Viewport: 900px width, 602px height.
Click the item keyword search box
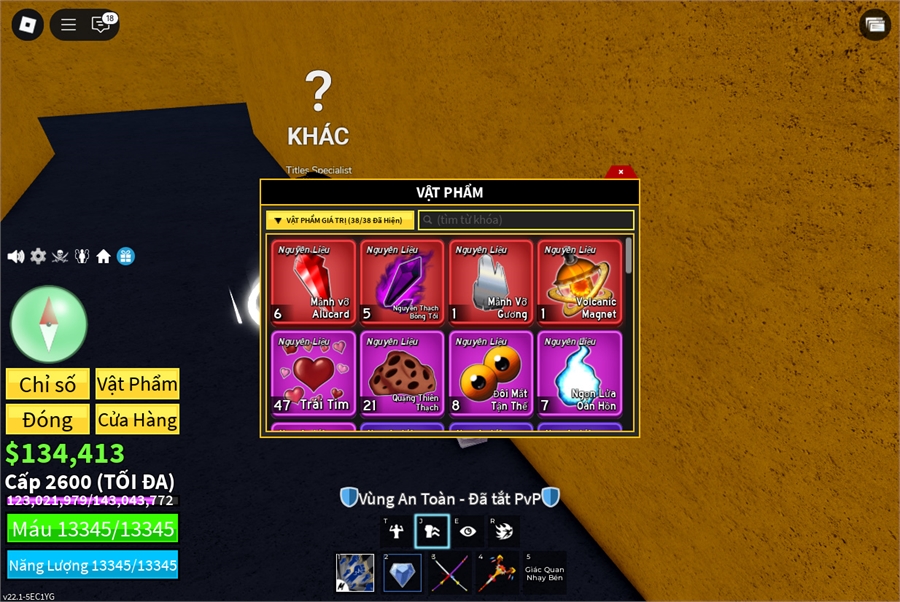click(x=526, y=220)
